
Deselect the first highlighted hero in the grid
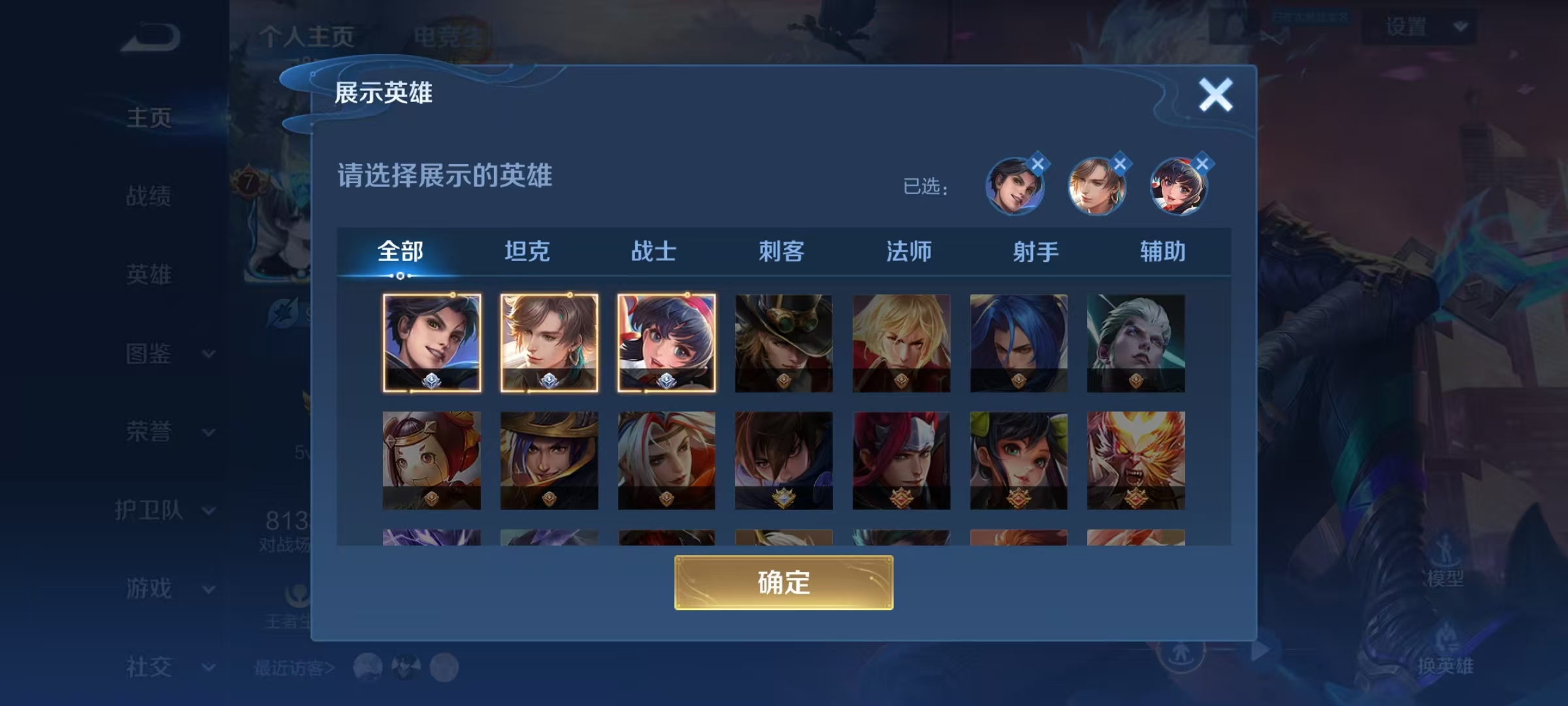[432, 343]
